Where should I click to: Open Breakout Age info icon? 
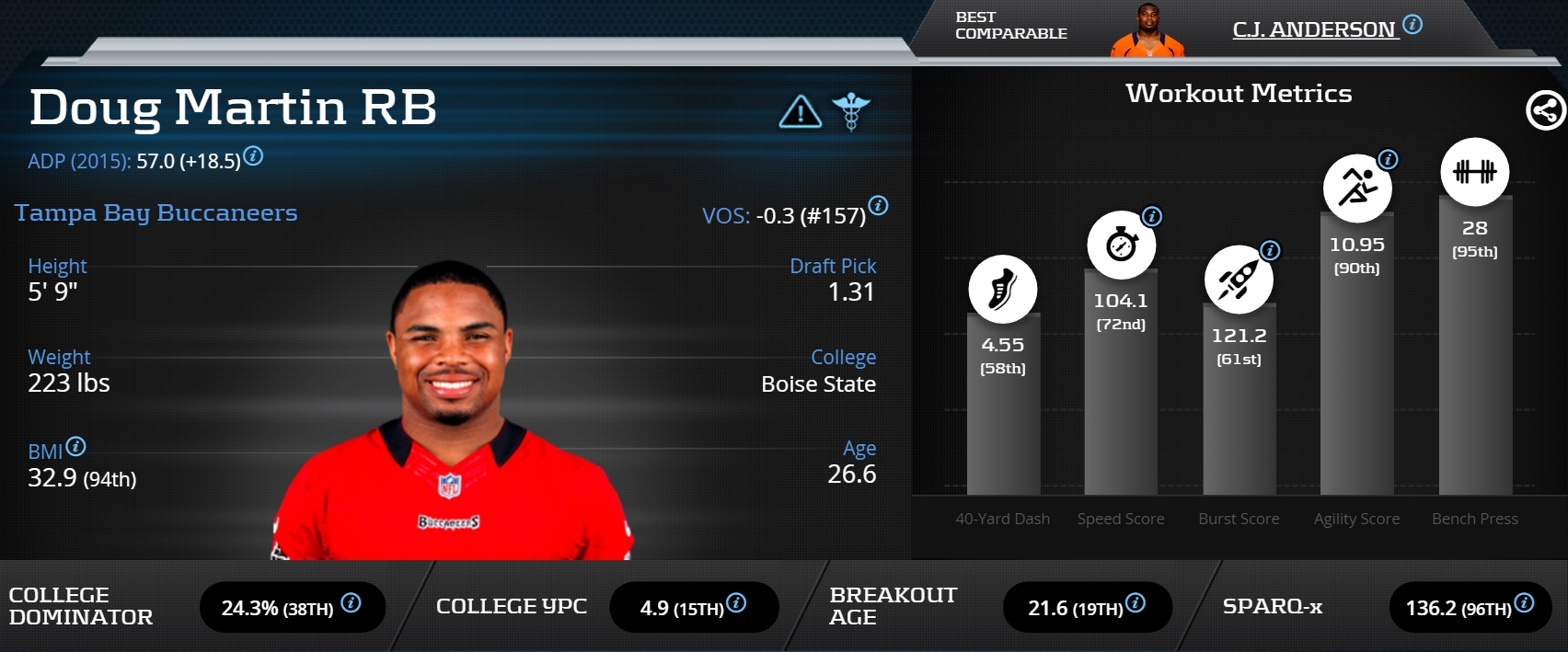pos(1136,603)
